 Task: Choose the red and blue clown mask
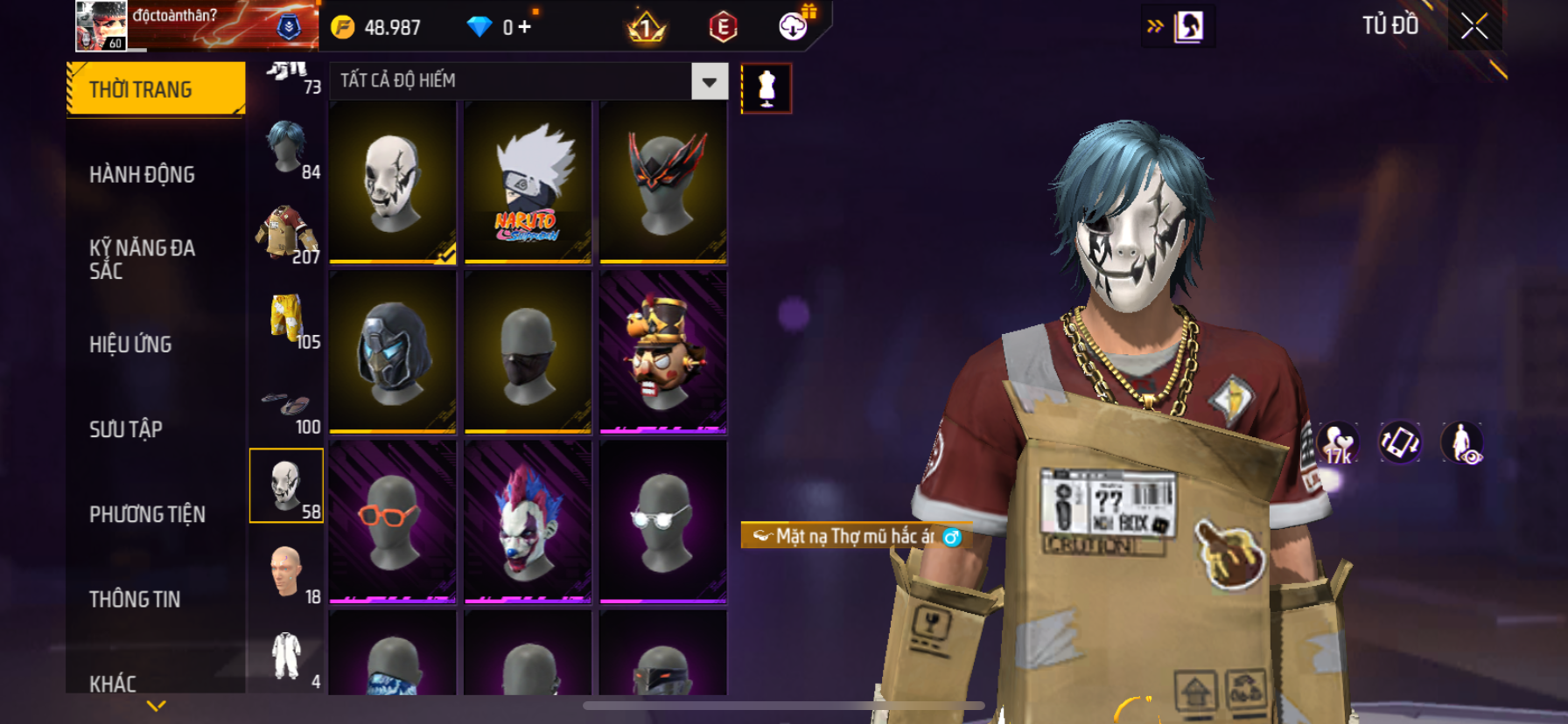coord(528,522)
